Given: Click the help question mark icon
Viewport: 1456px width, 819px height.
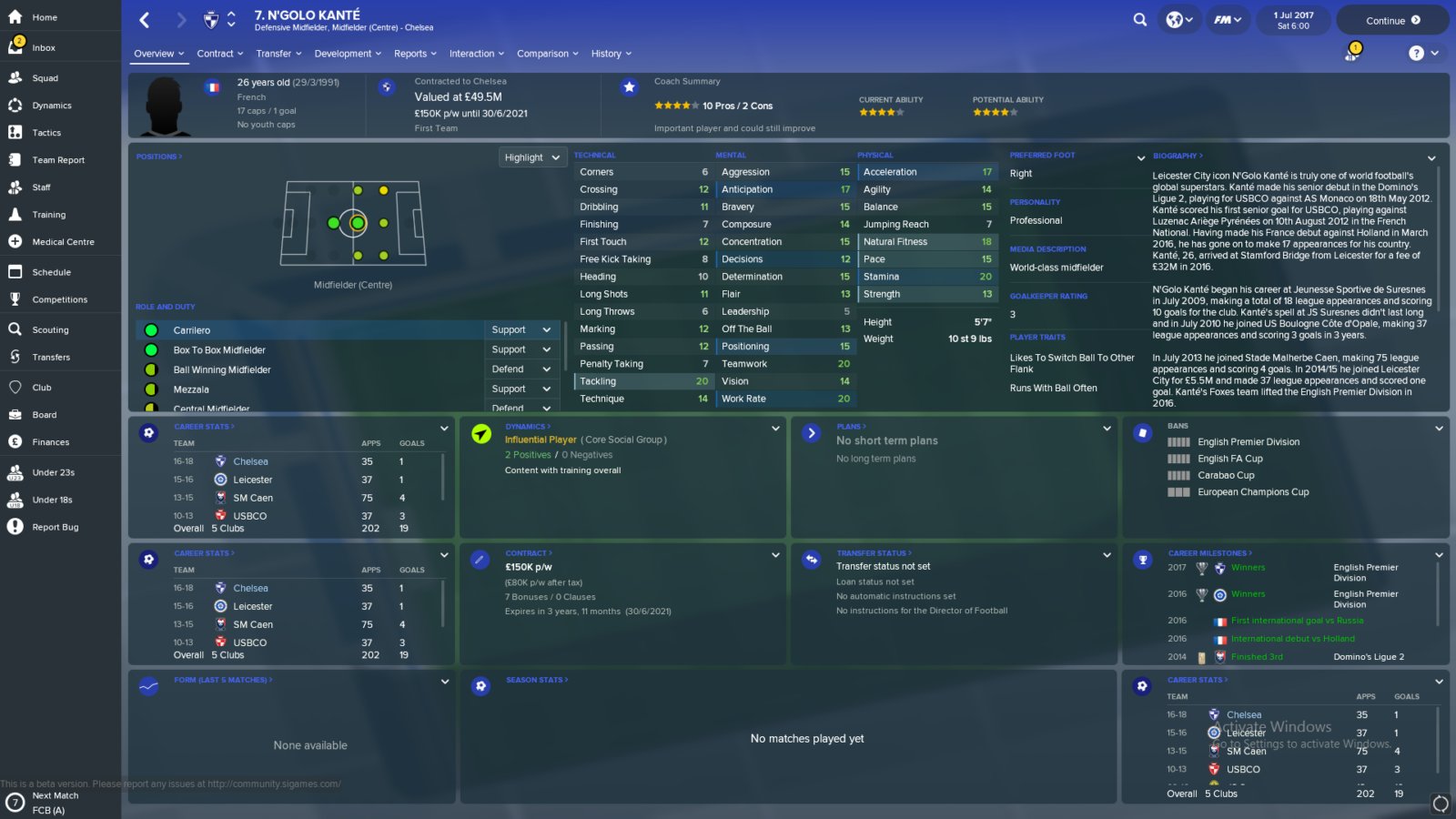Looking at the screenshot, I should point(1416,53).
